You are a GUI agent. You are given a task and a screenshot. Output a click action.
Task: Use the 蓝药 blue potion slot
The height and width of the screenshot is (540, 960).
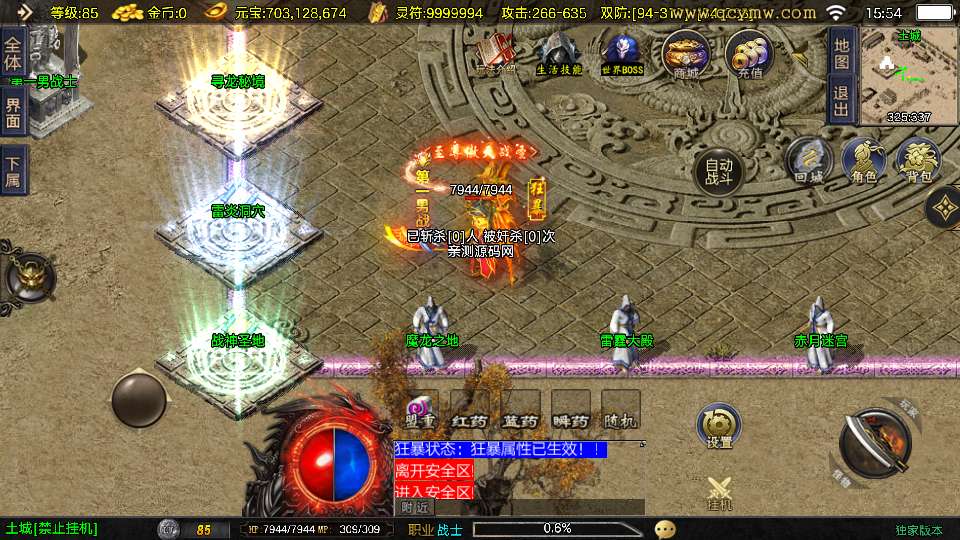click(x=520, y=410)
